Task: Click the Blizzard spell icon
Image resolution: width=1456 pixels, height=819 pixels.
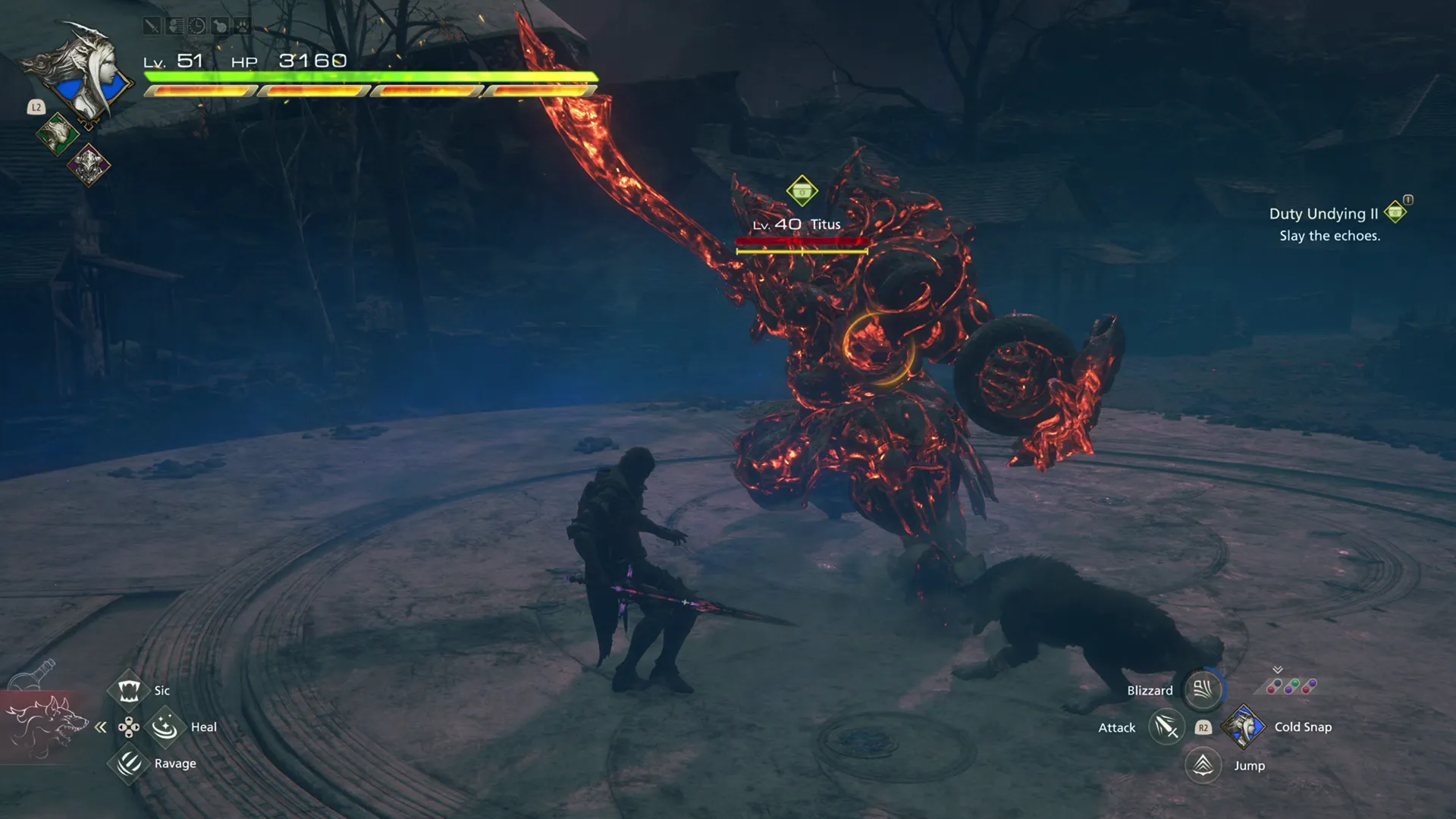Action: point(1202,690)
